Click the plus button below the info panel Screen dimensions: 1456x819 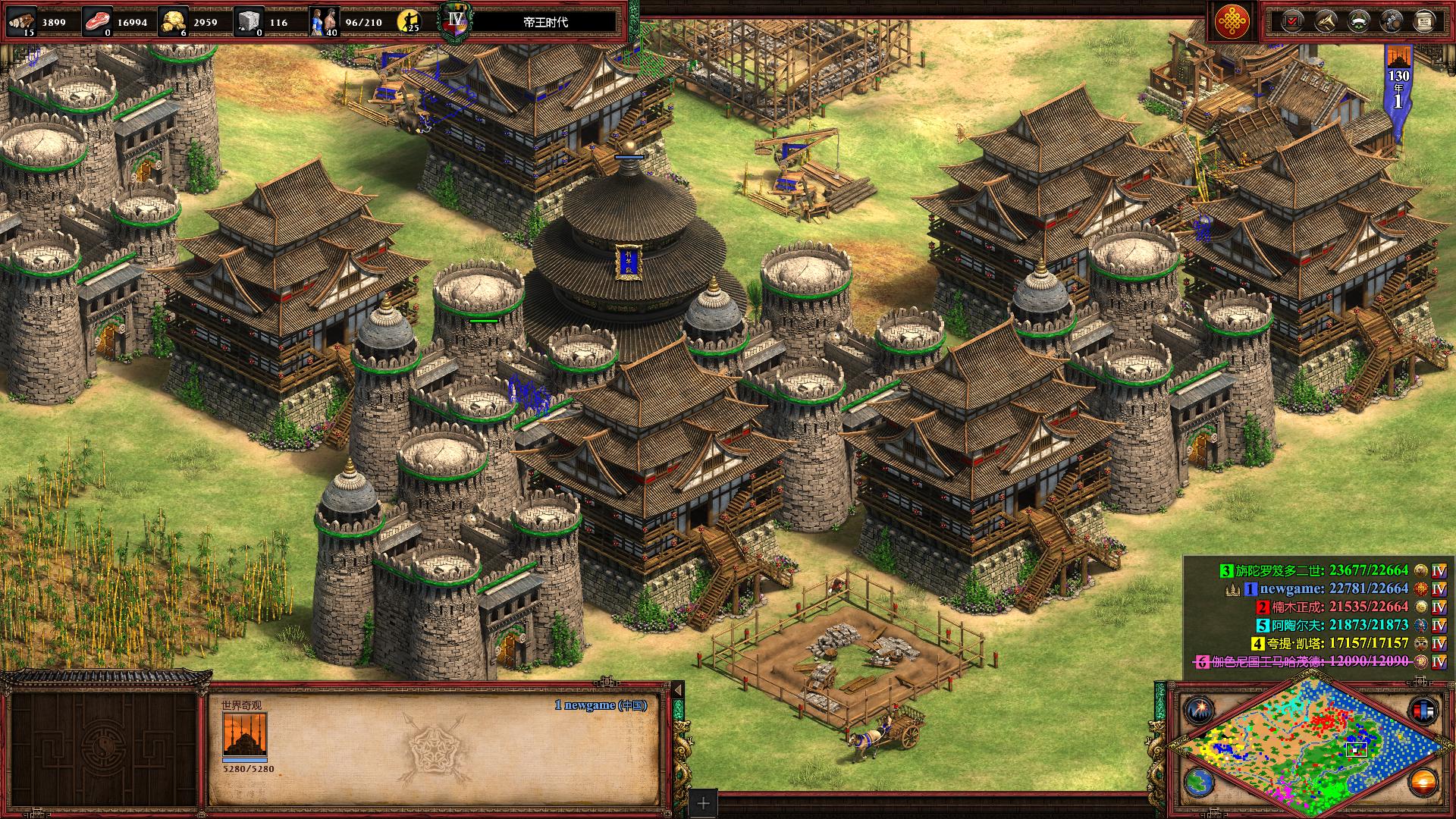coord(704,803)
